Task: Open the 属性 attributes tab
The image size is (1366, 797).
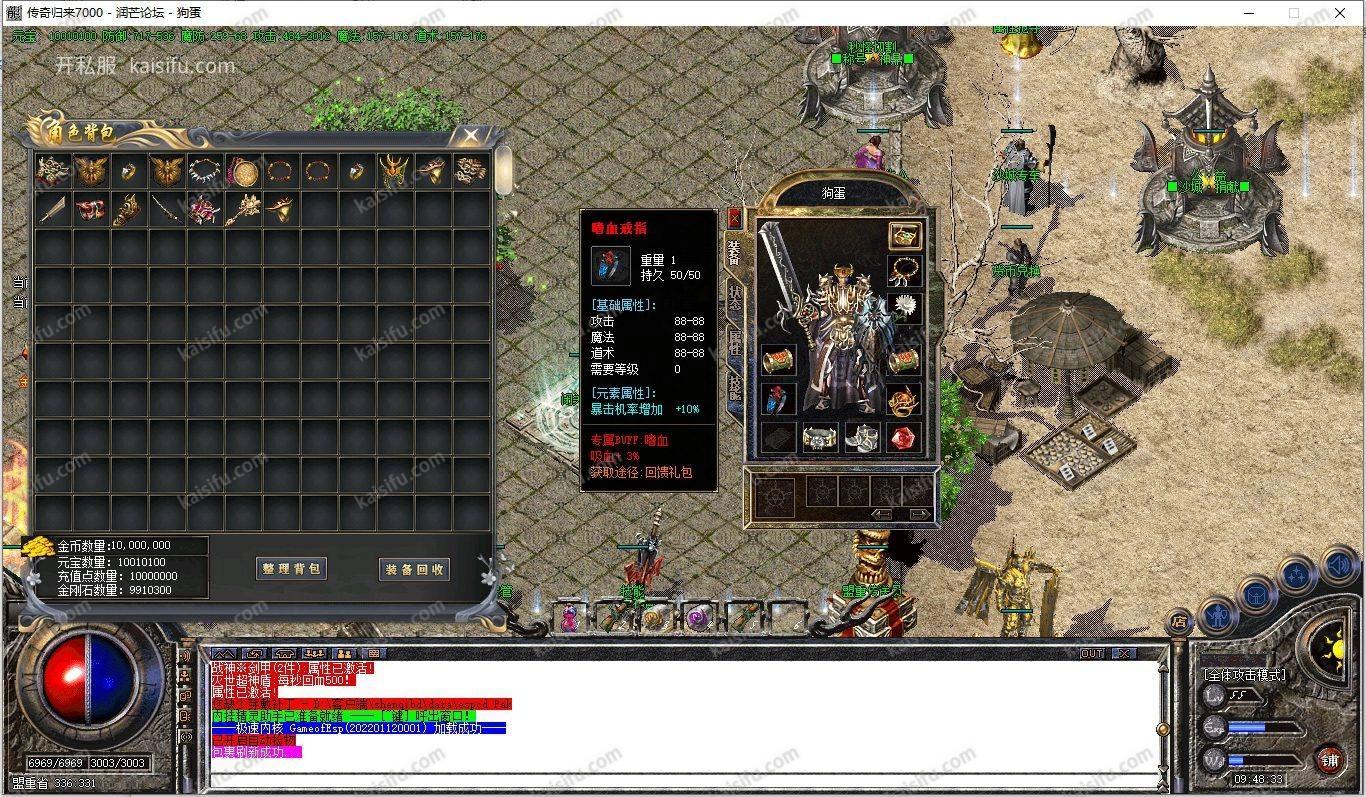Action: [734, 345]
